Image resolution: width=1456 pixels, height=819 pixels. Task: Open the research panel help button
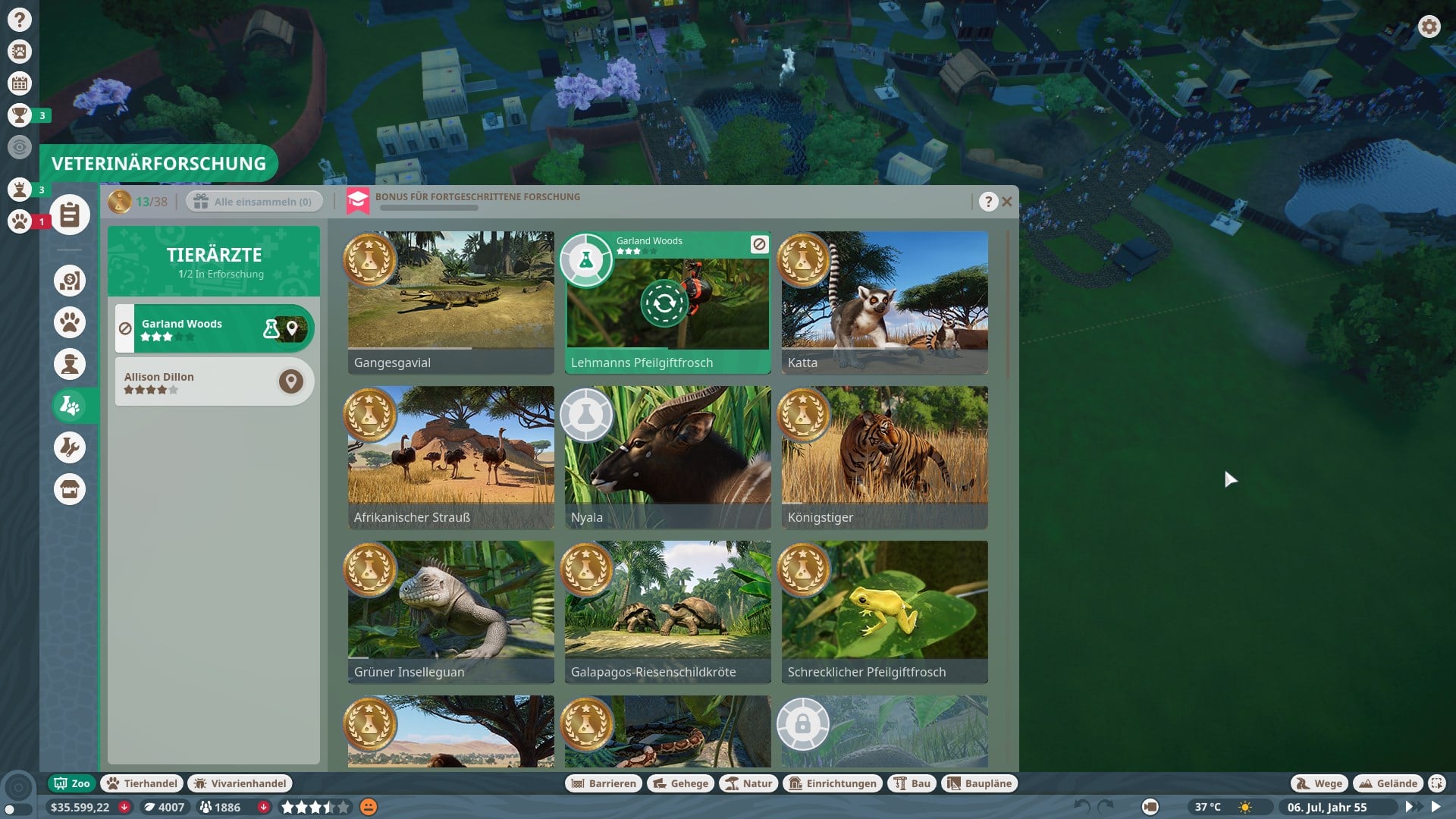987,202
